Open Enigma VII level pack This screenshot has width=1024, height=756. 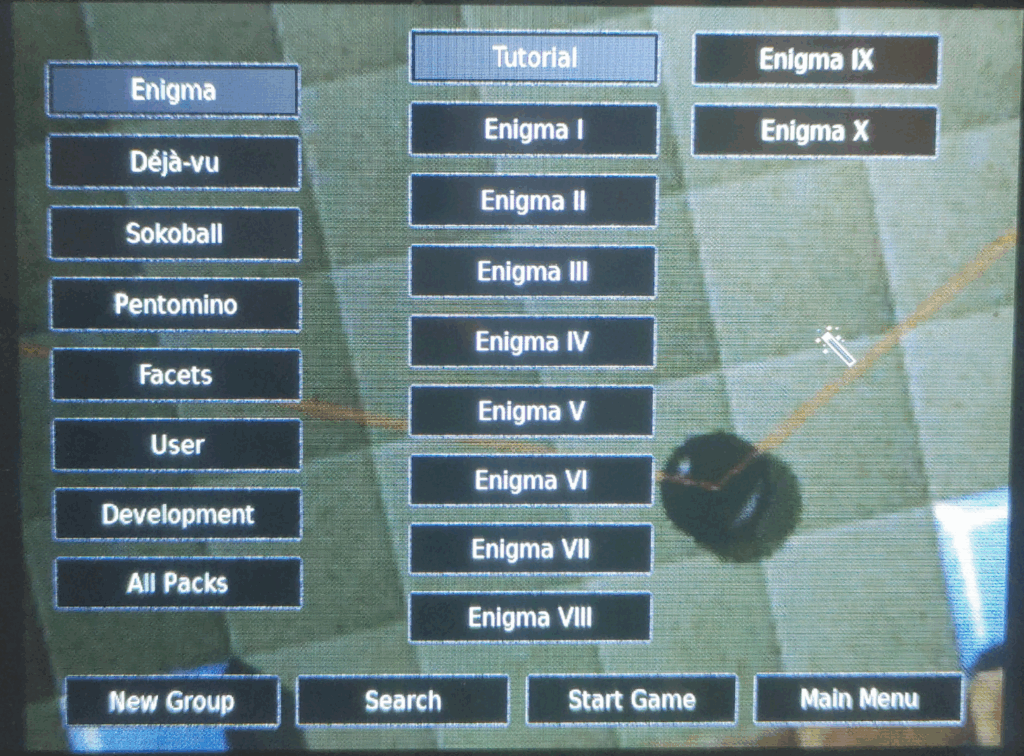pyautogui.click(x=531, y=549)
